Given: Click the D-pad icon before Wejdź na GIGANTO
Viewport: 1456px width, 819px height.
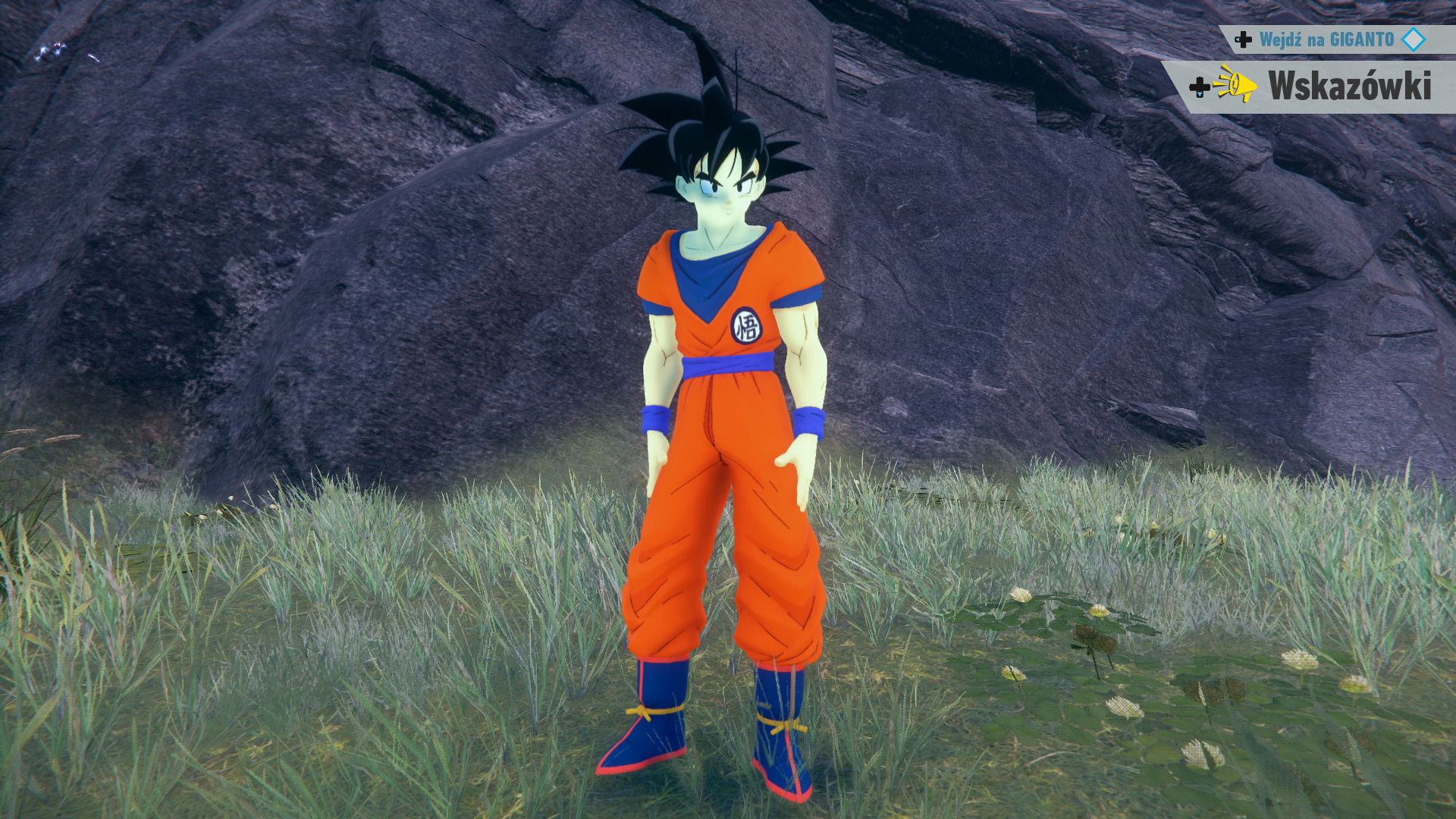Looking at the screenshot, I should point(1244,39).
